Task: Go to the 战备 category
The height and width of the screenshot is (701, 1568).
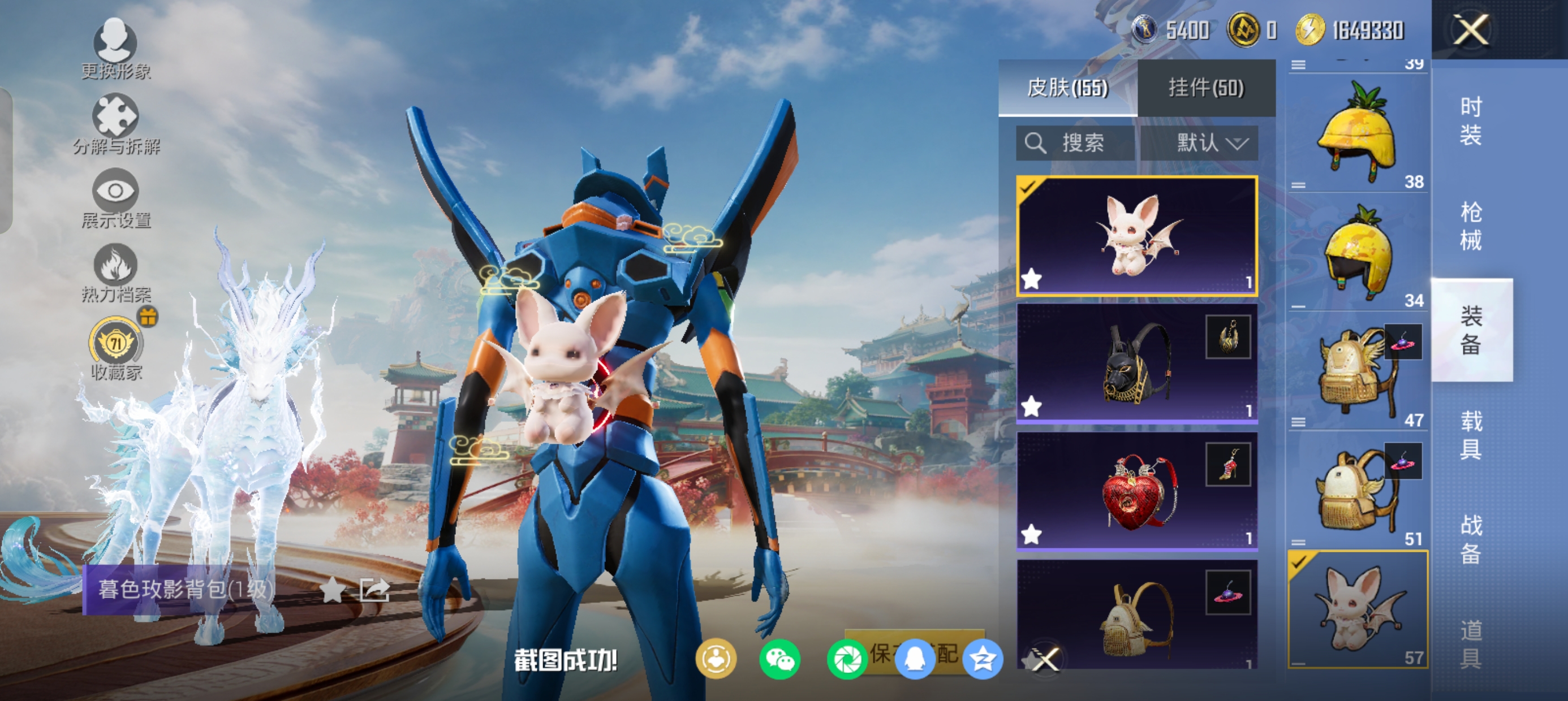Action: 1471,539
